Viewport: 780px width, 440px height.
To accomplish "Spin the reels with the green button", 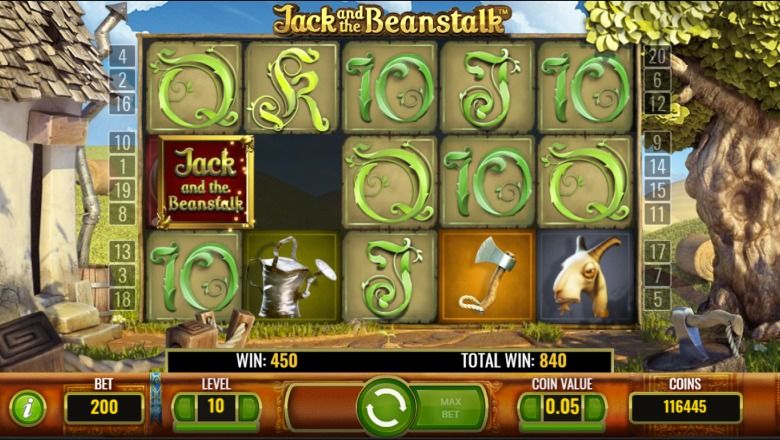I will [x=387, y=407].
